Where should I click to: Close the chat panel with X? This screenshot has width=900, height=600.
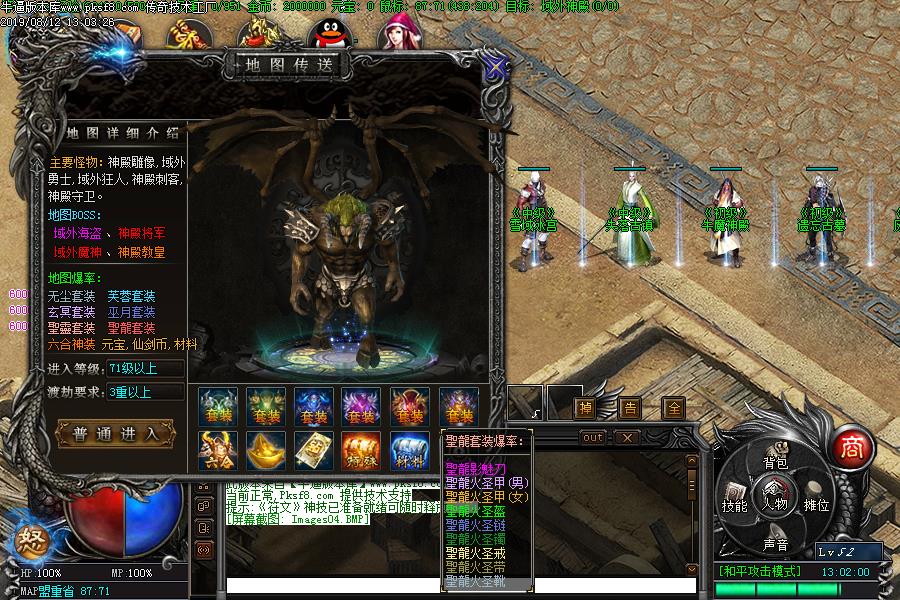click(x=625, y=438)
